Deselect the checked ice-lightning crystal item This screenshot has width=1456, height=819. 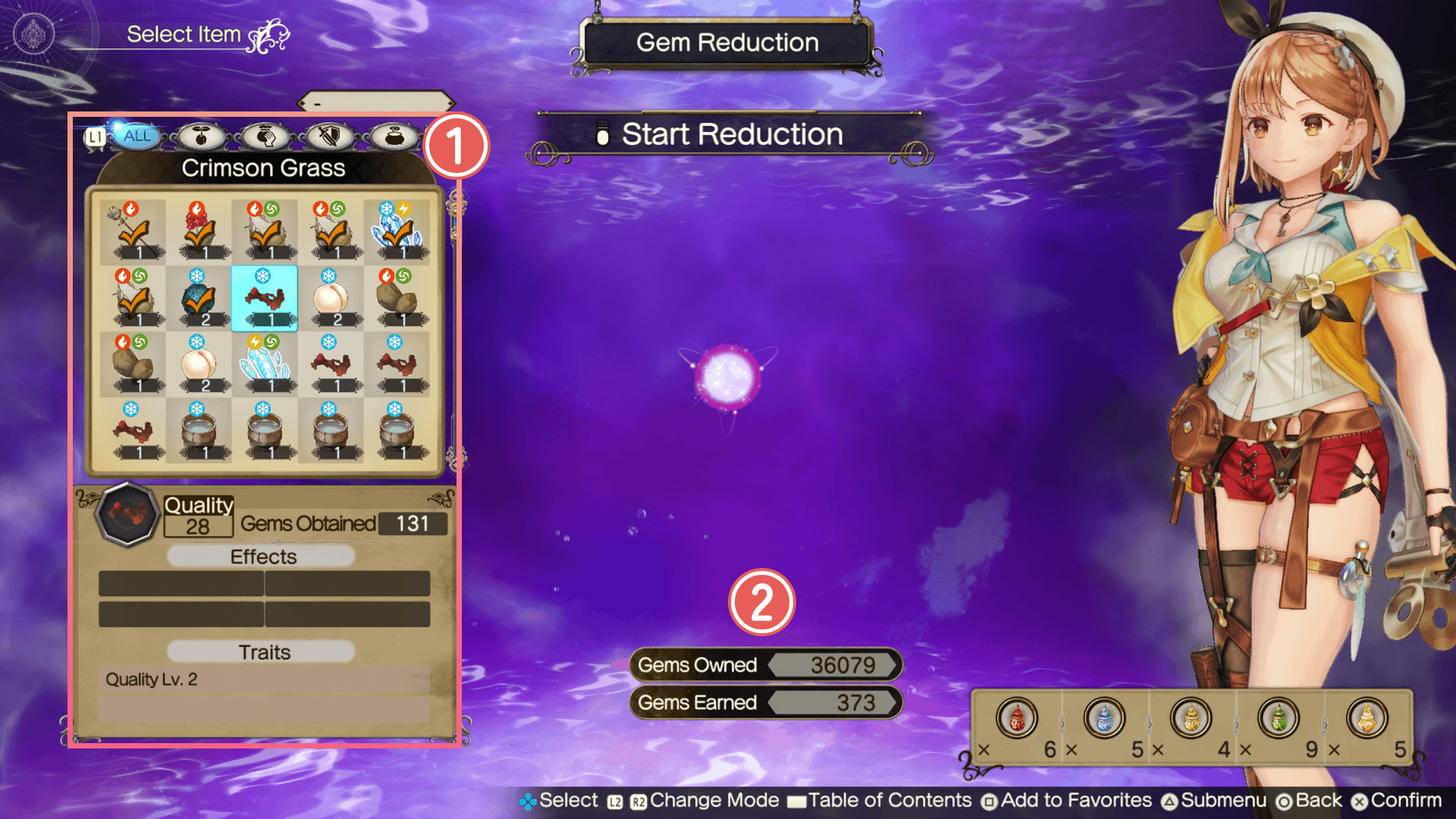tap(396, 231)
